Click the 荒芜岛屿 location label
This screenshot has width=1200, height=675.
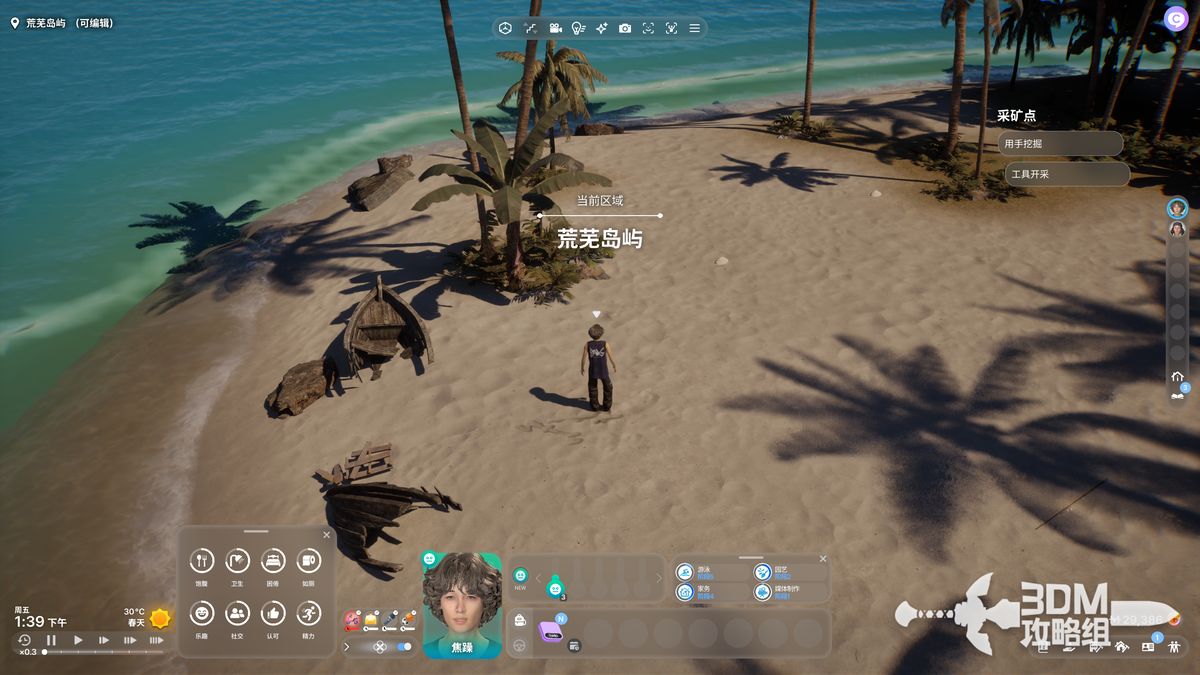pyautogui.click(x=62, y=22)
